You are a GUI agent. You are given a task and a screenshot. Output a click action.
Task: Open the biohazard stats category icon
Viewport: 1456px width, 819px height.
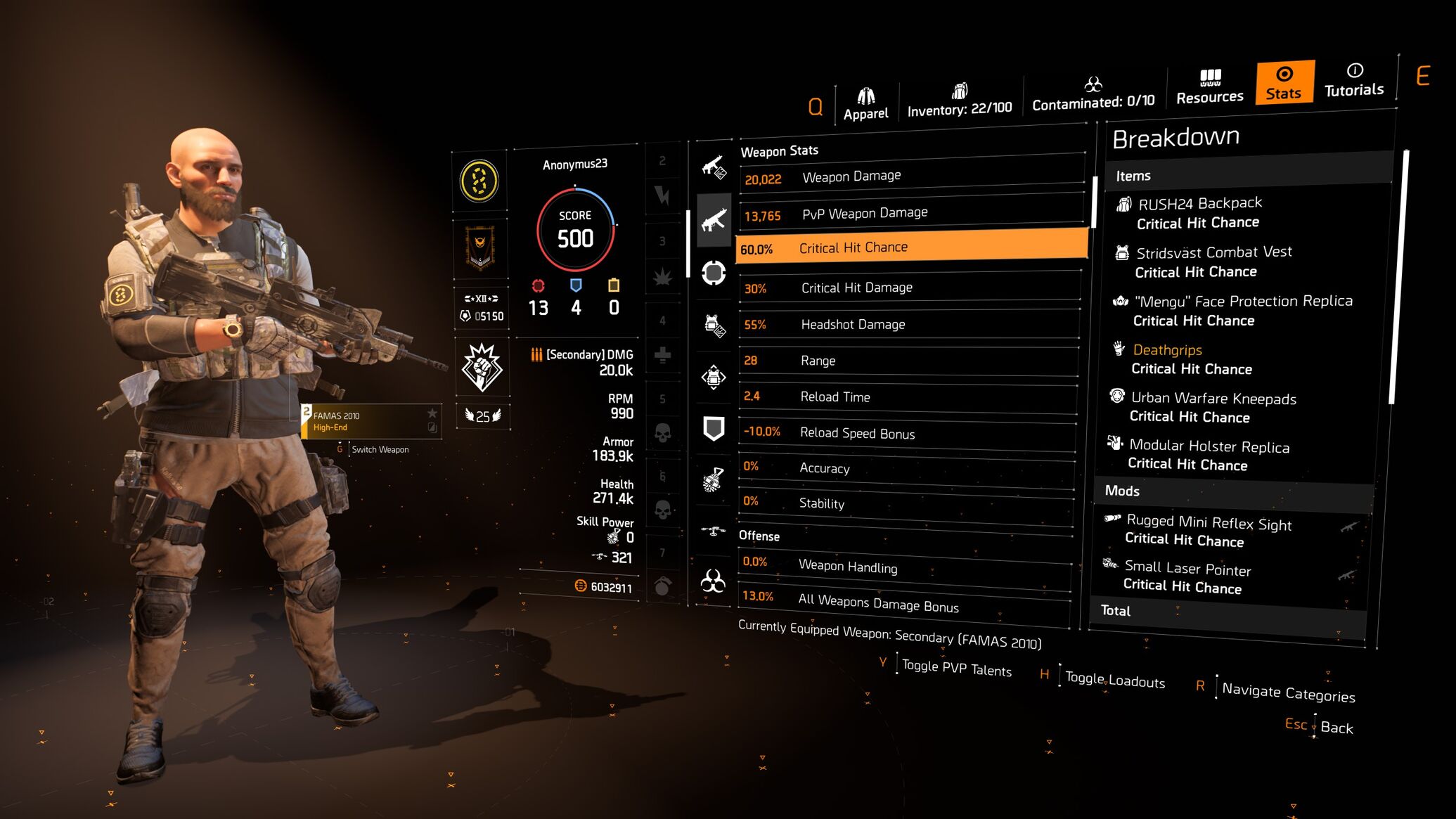click(713, 581)
